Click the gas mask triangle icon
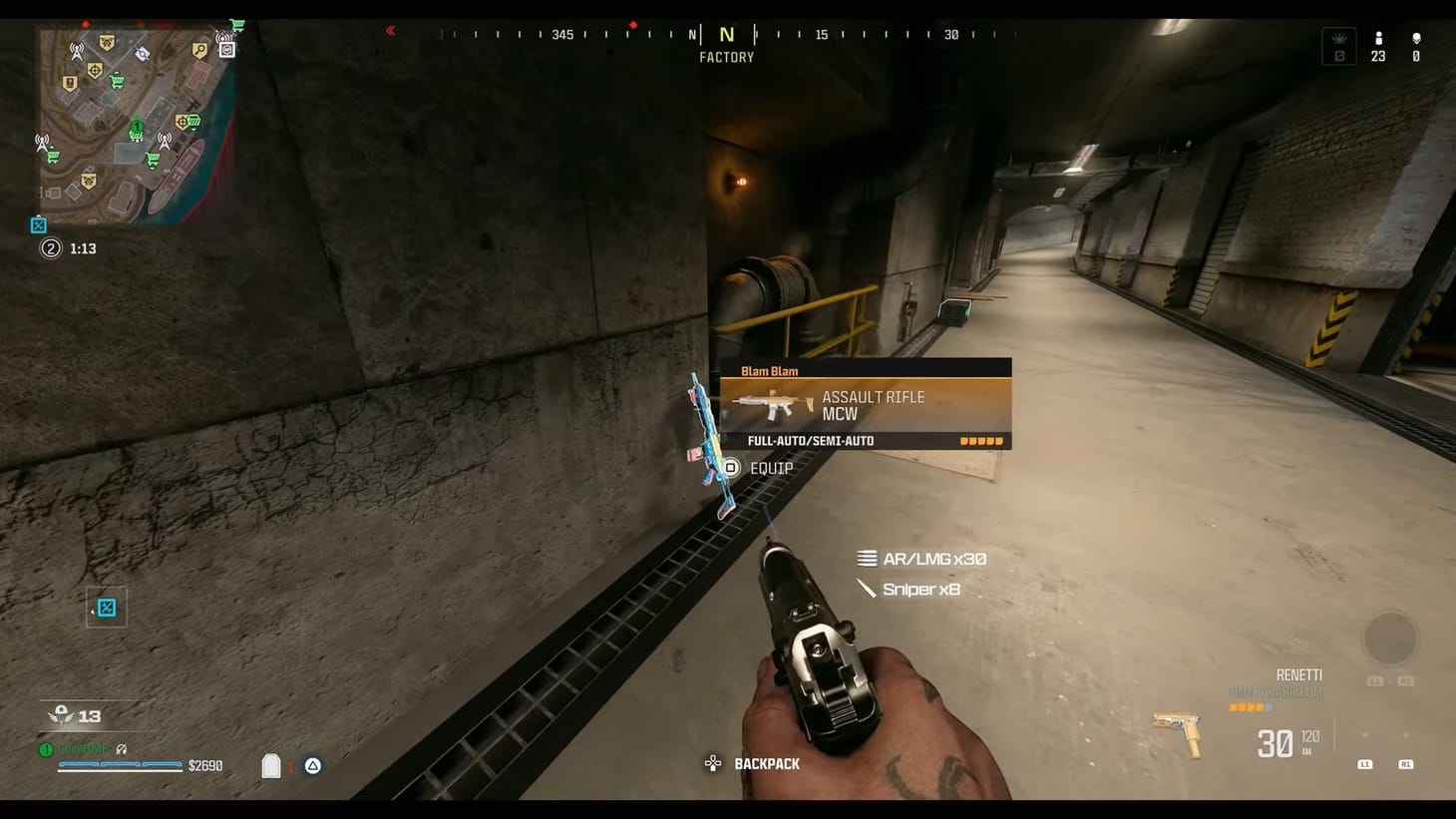Image resolution: width=1456 pixels, height=819 pixels. pyautogui.click(x=312, y=765)
